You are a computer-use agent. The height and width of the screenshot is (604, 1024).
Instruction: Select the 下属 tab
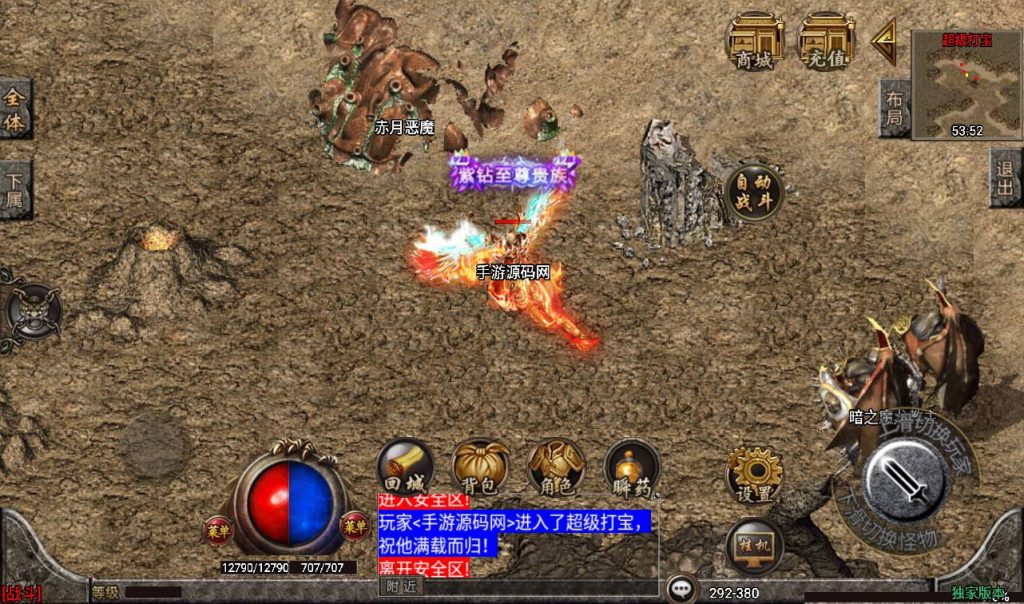click(x=15, y=190)
